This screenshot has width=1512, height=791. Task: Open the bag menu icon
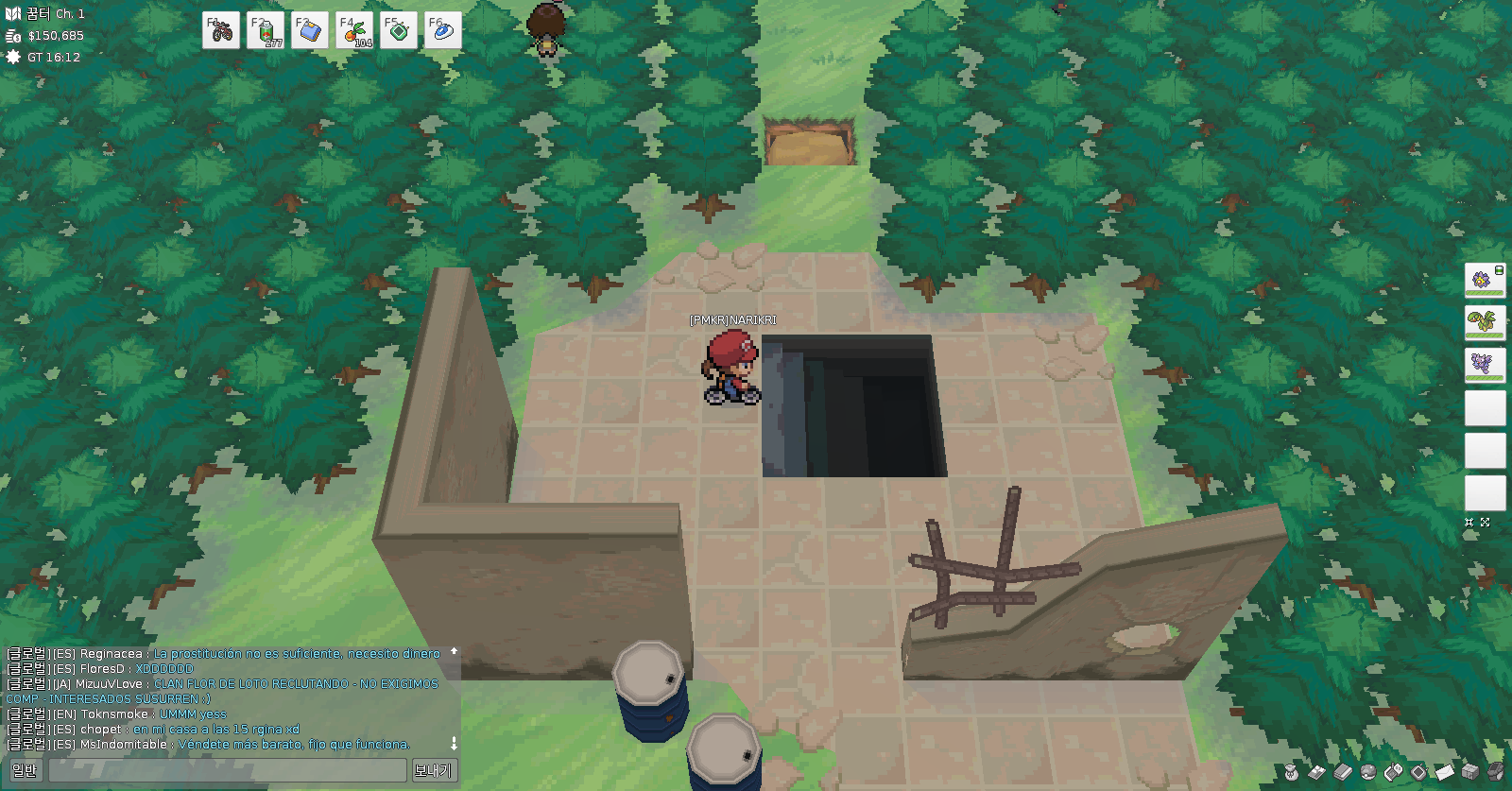(1291, 772)
